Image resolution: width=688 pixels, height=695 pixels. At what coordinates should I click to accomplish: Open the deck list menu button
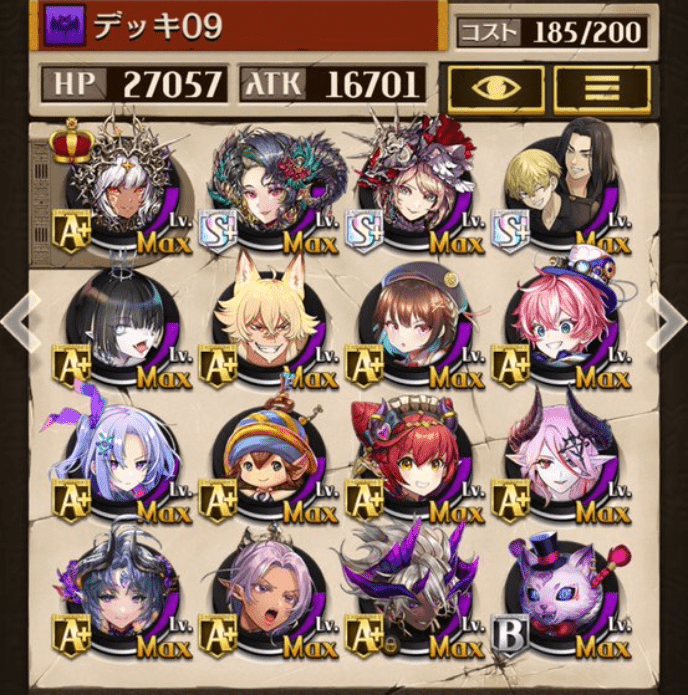601,86
